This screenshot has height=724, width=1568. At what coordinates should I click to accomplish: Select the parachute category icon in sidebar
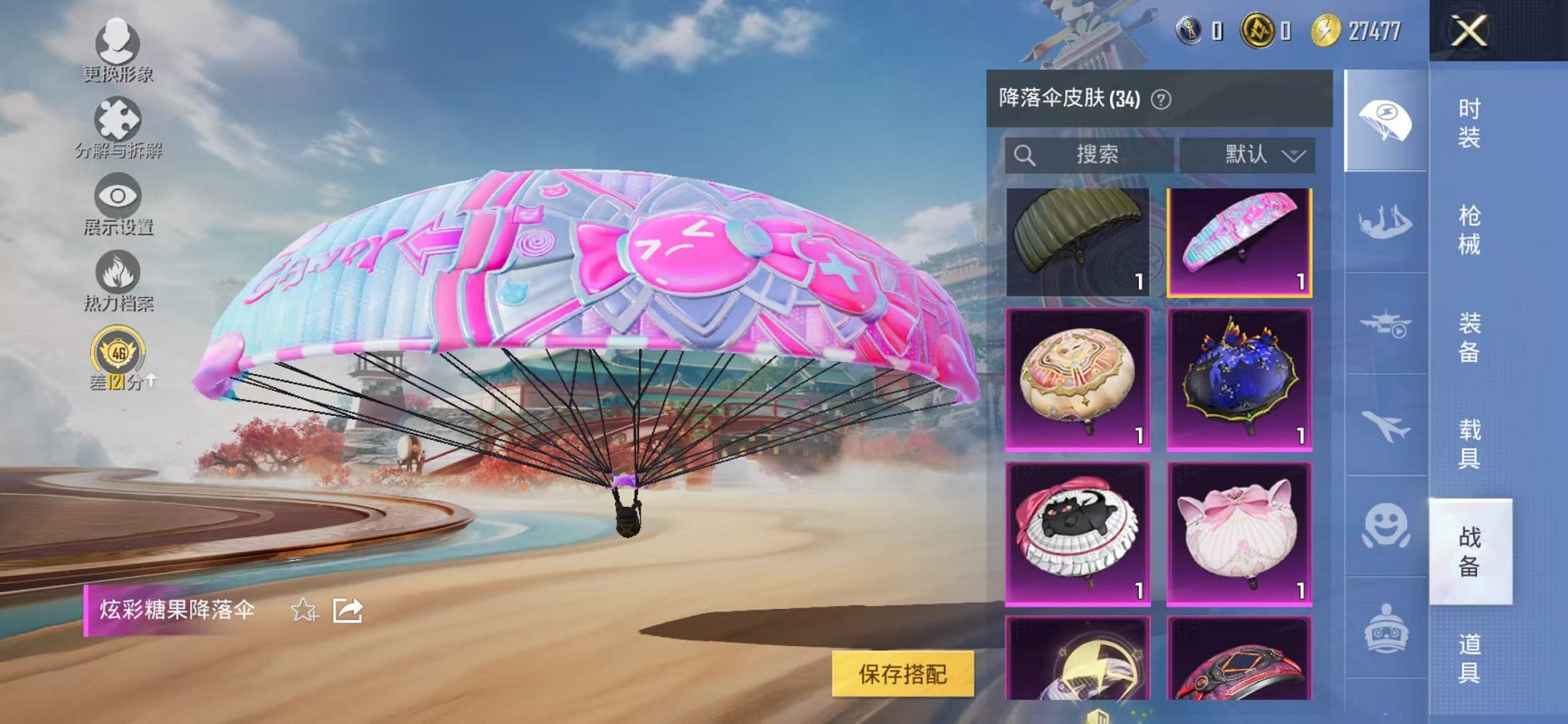[1387, 115]
